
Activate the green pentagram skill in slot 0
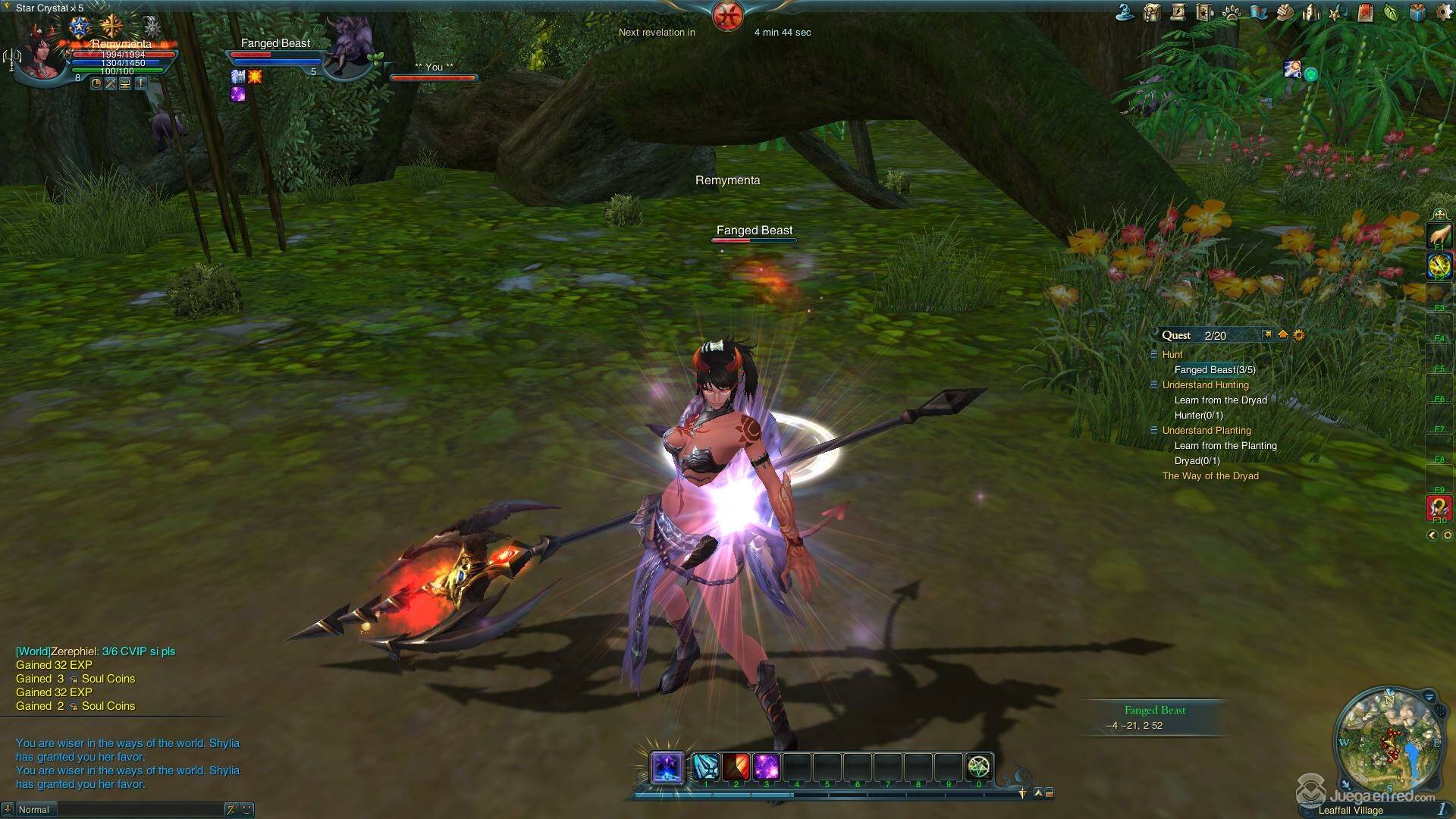[x=979, y=767]
